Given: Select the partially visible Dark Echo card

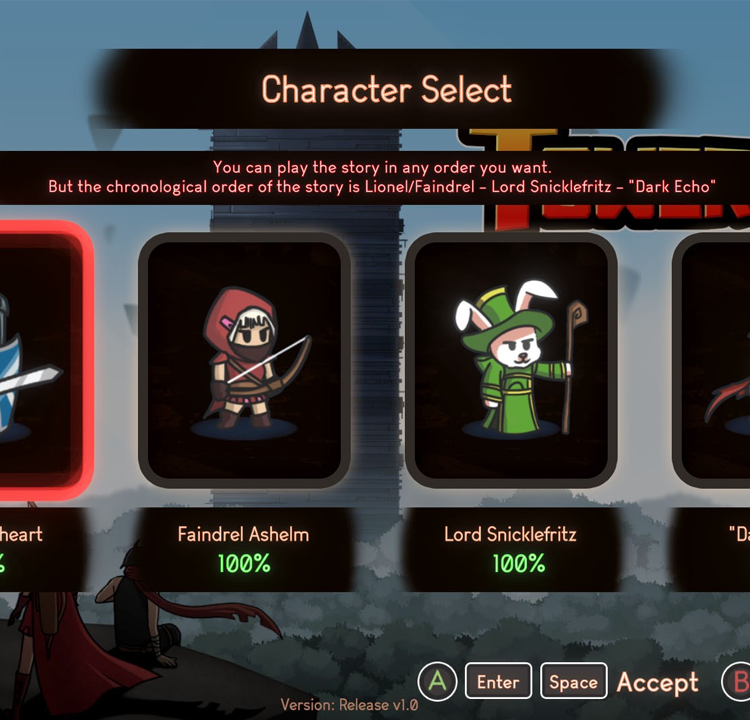Looking at the screenshot, I should click(x=716, y=360).
